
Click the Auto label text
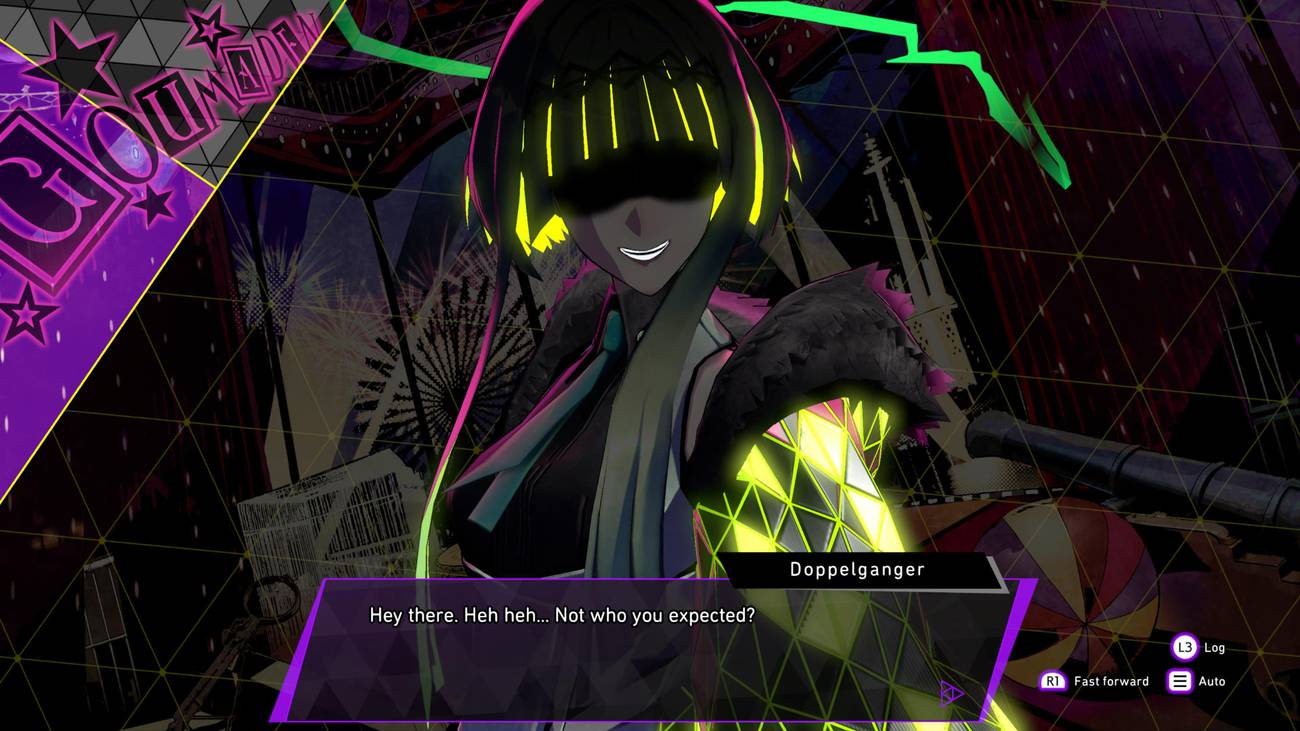coord(1211,681)
